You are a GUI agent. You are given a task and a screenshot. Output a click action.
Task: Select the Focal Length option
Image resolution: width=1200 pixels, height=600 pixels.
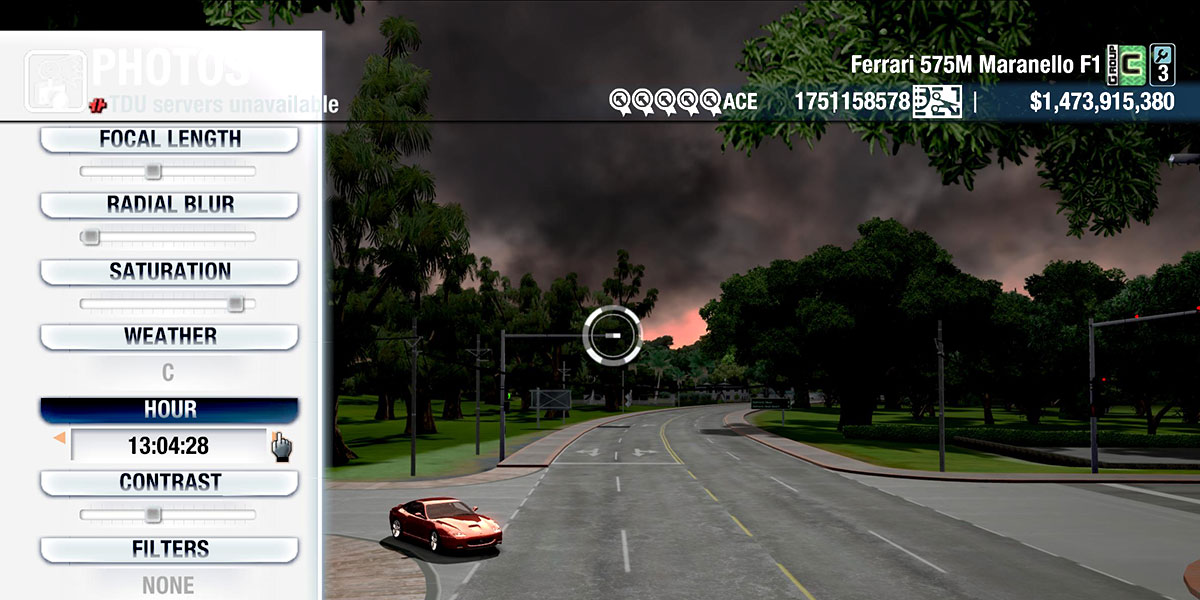pyautogui.click(x=169, y=139)
